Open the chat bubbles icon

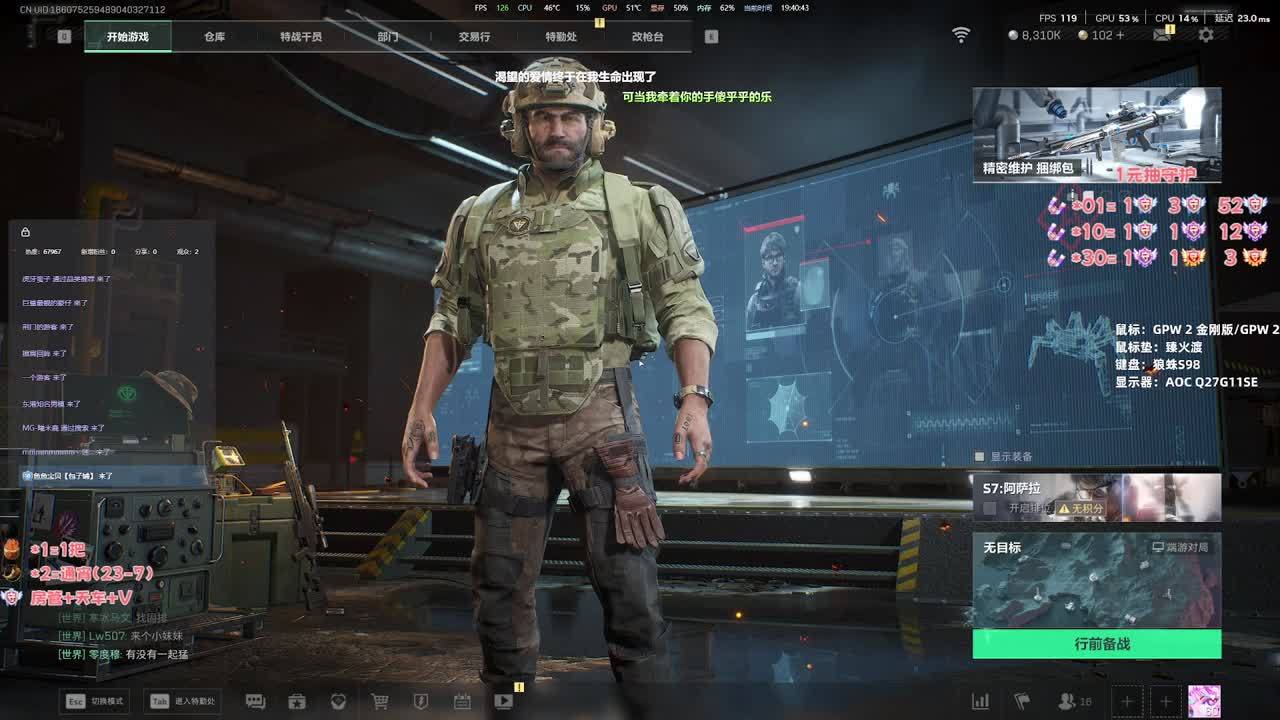(x=255, y=701)
